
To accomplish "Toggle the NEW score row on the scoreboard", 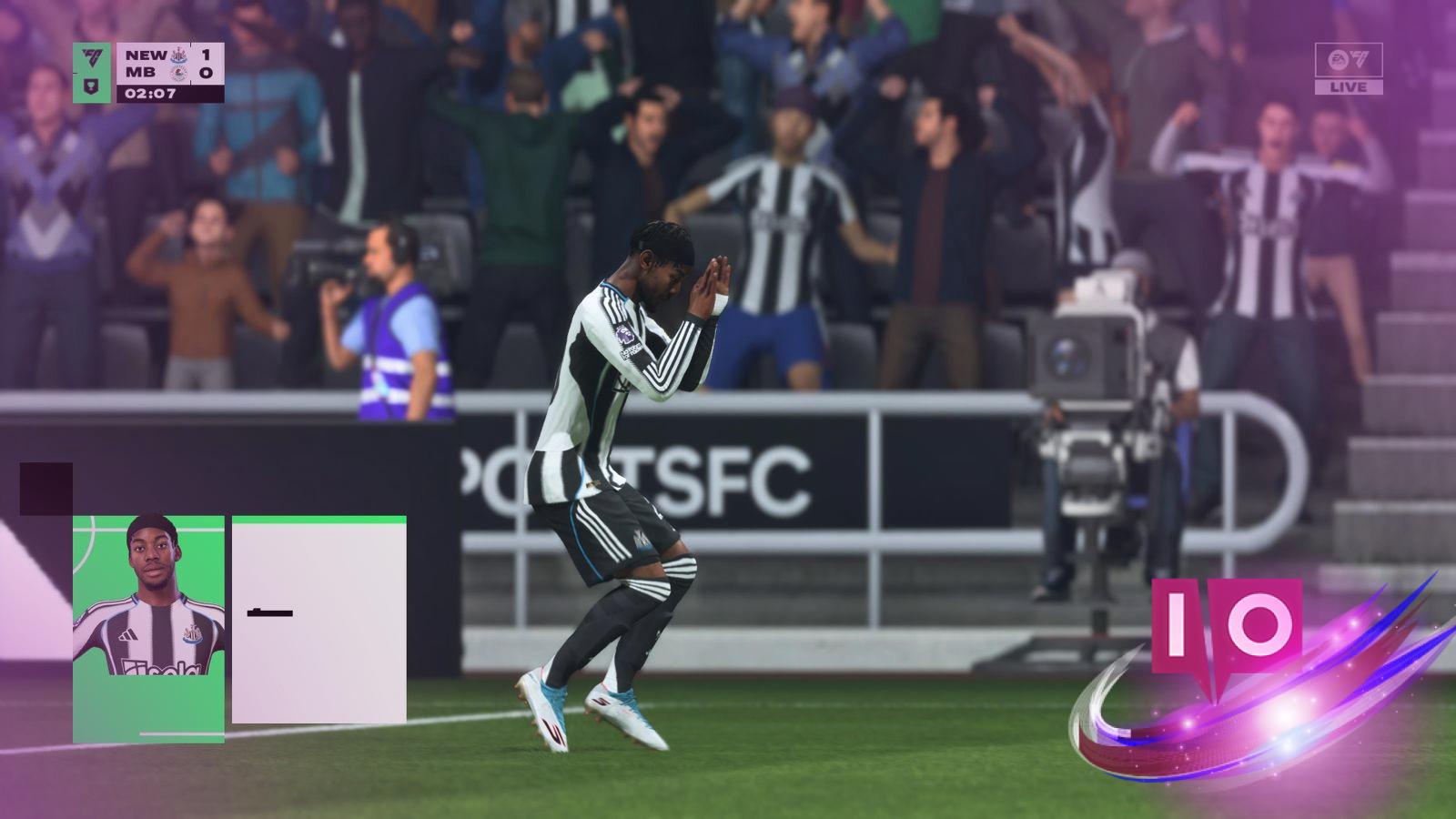I will click(x=145, y=56).
